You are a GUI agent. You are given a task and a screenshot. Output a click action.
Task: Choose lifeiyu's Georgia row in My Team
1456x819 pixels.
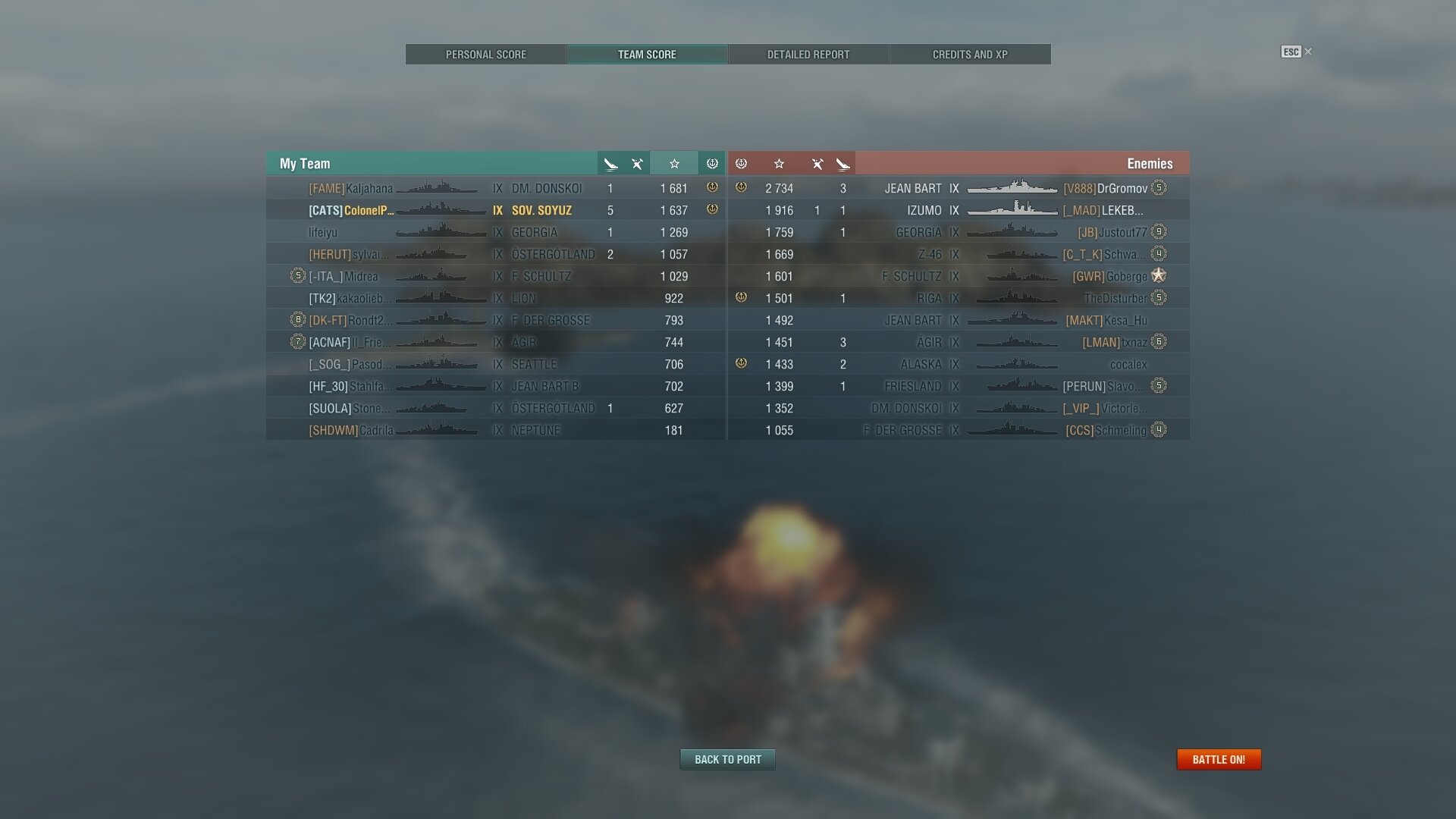pyautogui.click(x=495, y=232)
